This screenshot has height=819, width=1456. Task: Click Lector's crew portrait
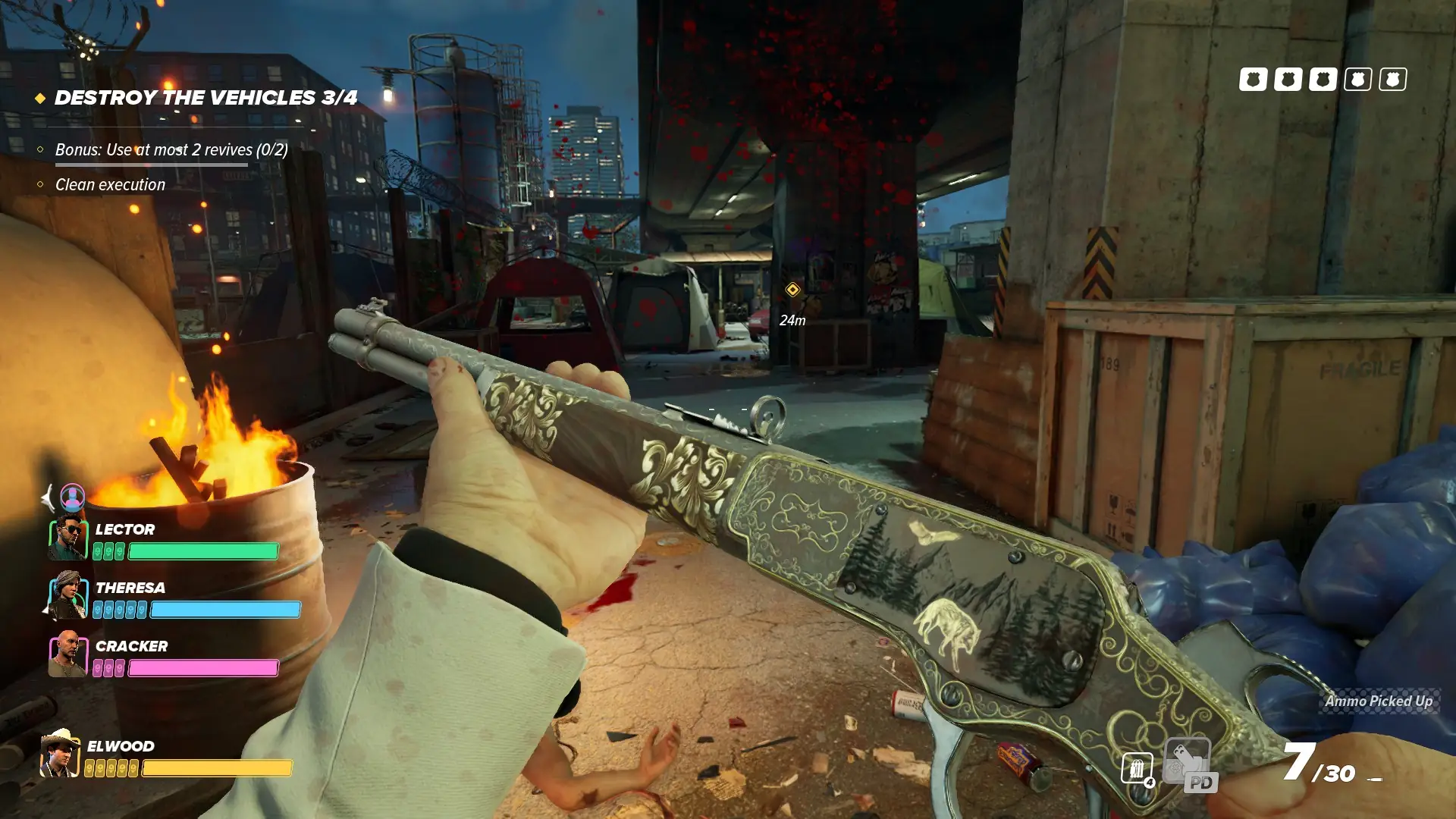(68, 538)
